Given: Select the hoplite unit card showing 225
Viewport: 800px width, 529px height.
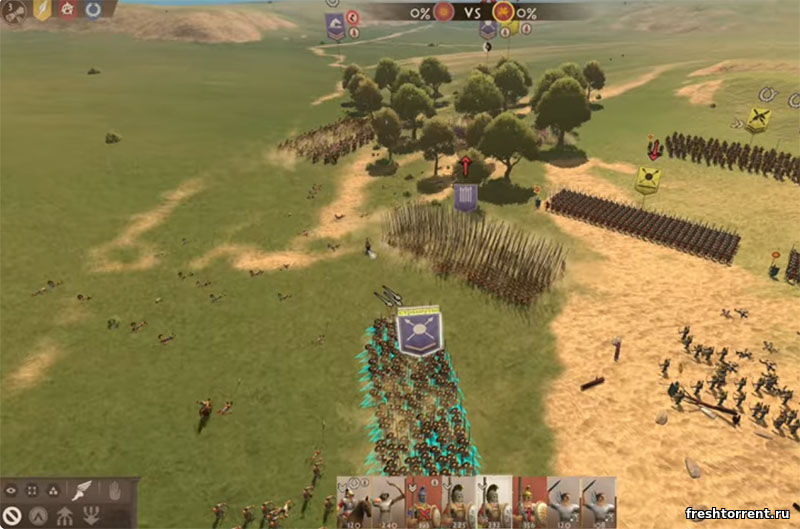Looking at the screenshot, I should (x=458, y=502).
